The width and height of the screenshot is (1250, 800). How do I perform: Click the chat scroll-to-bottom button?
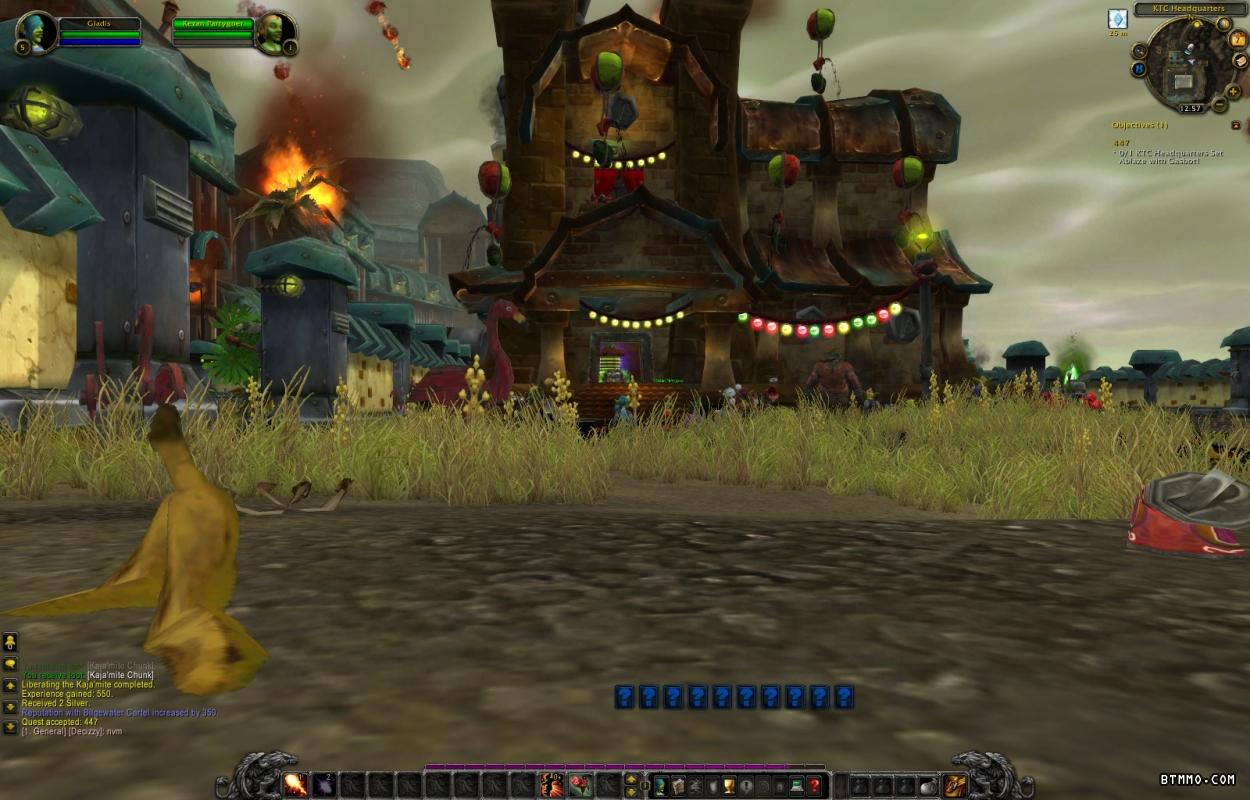coord(10,727)
